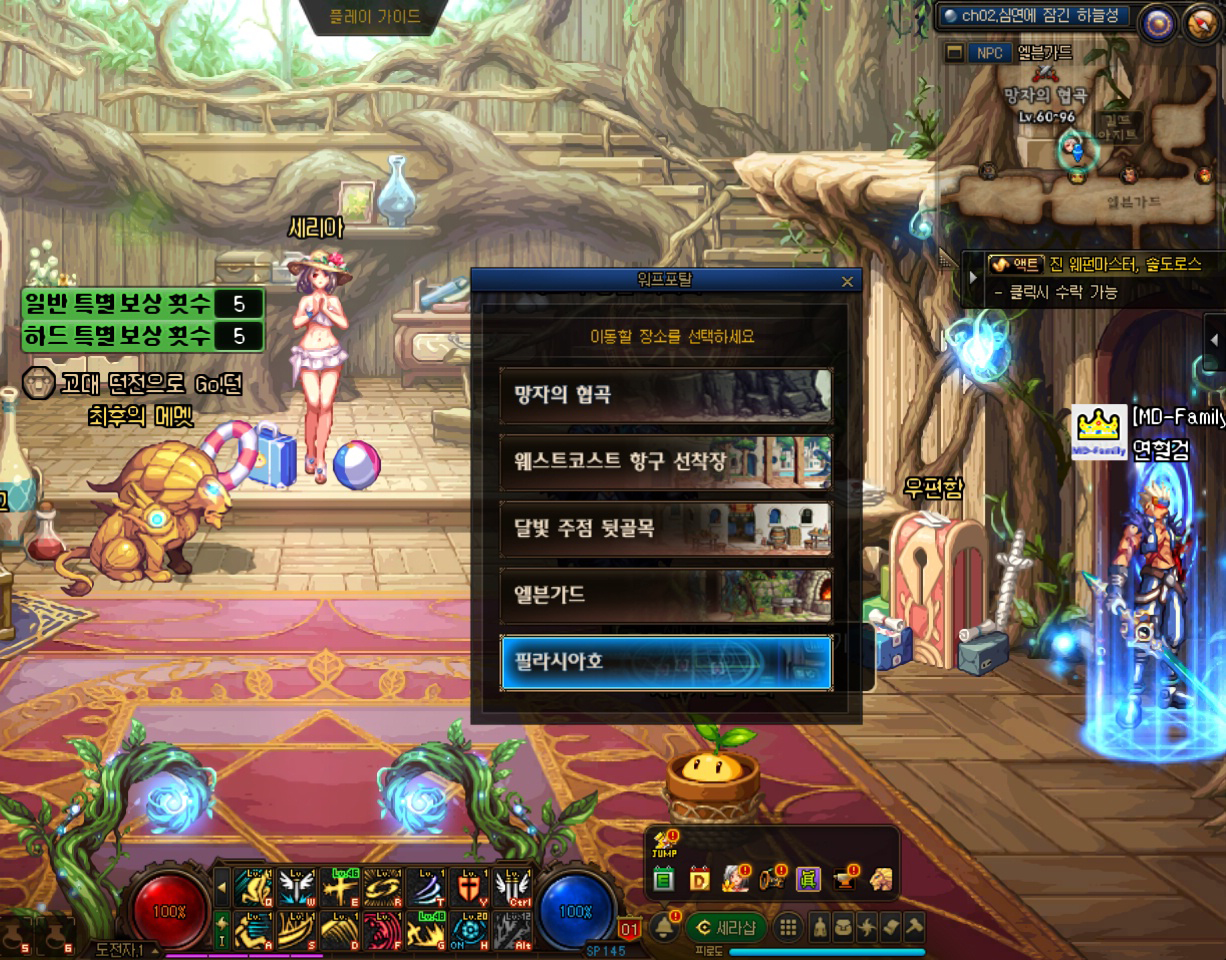
Task: Click the compass icon above minimap
Action: pos(1159,20)
